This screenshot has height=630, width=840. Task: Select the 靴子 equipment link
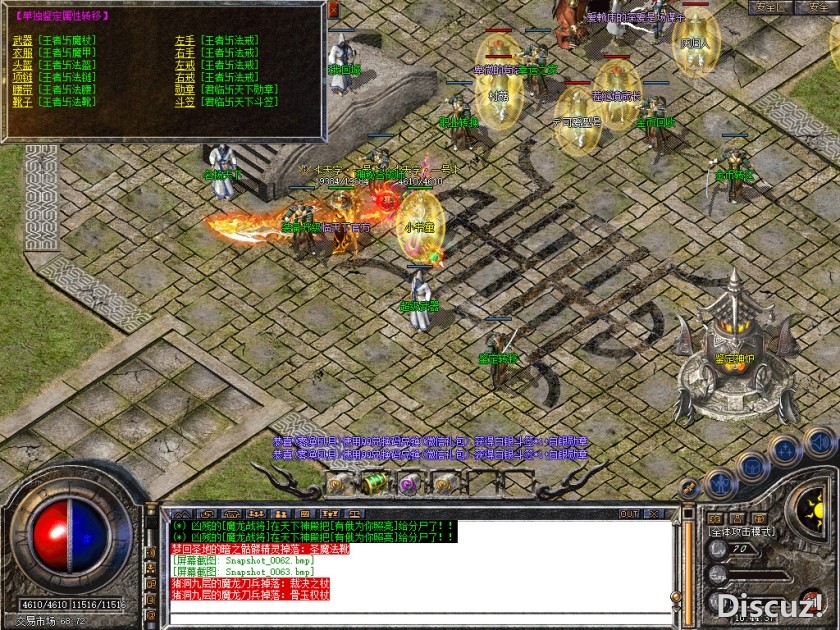click(22, 100)
